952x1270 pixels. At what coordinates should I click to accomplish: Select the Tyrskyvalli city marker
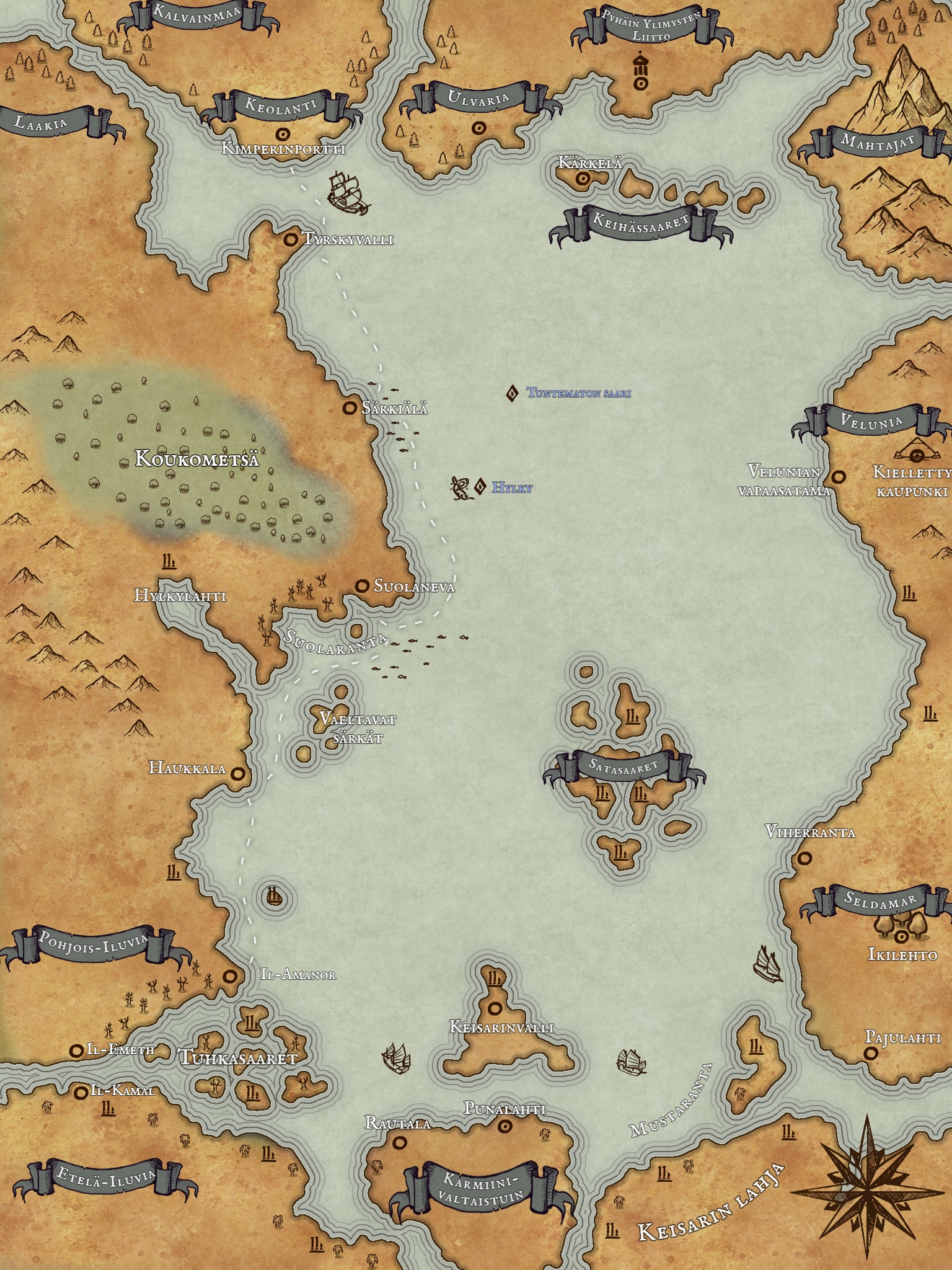tap(289, 239)
